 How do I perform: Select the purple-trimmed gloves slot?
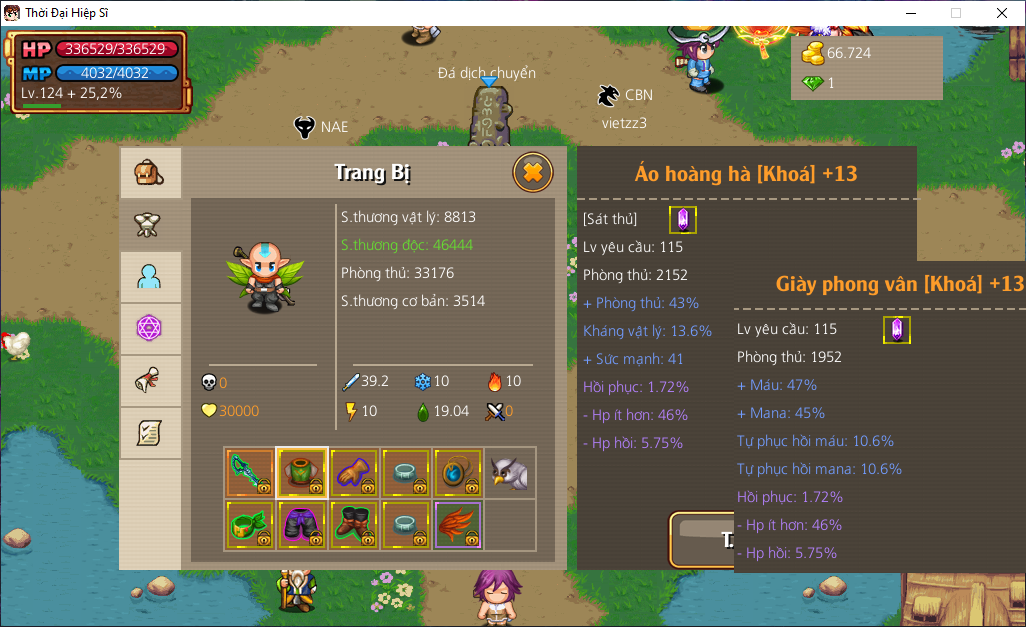coord(354,472)
